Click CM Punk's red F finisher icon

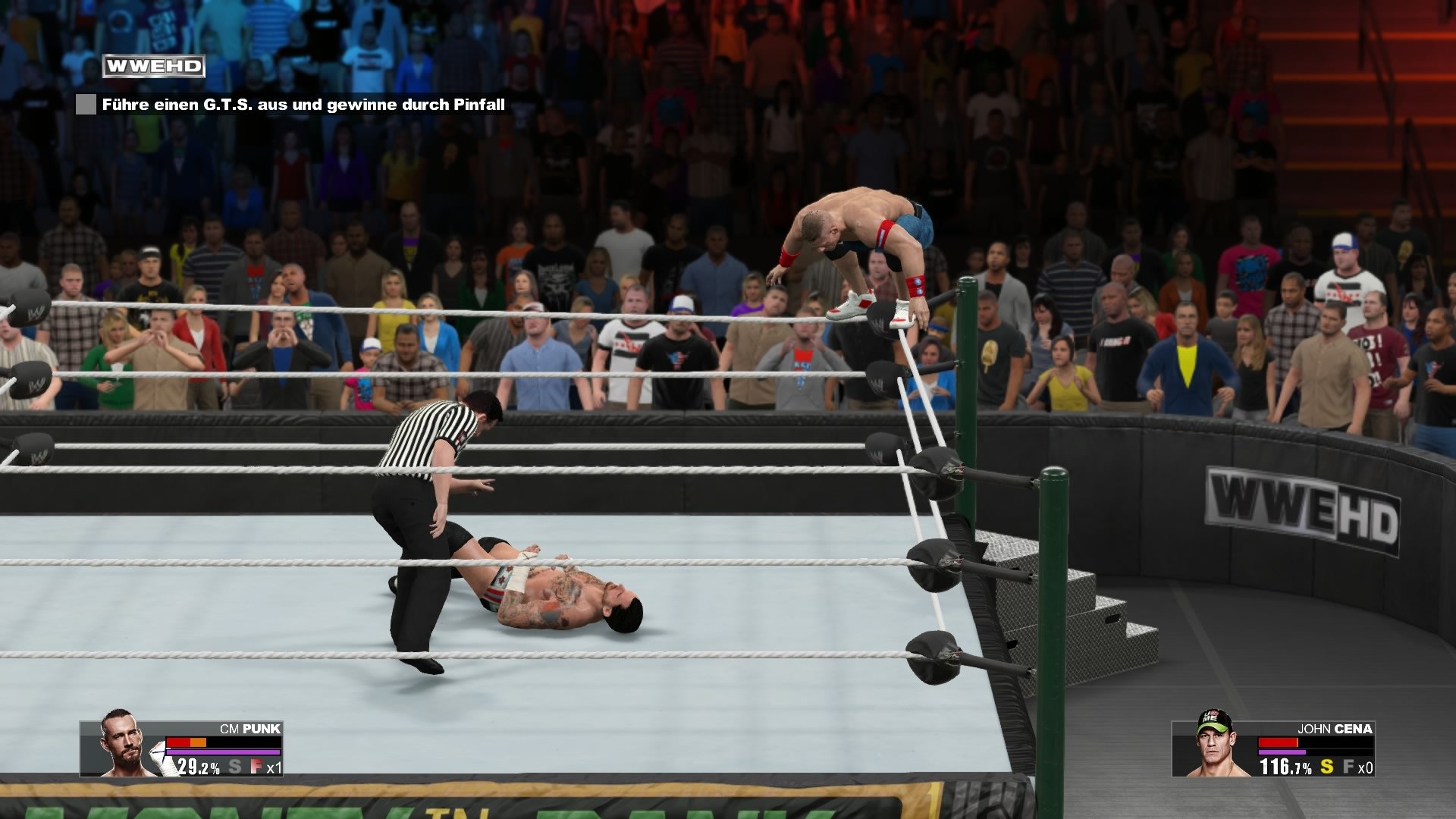256,767
